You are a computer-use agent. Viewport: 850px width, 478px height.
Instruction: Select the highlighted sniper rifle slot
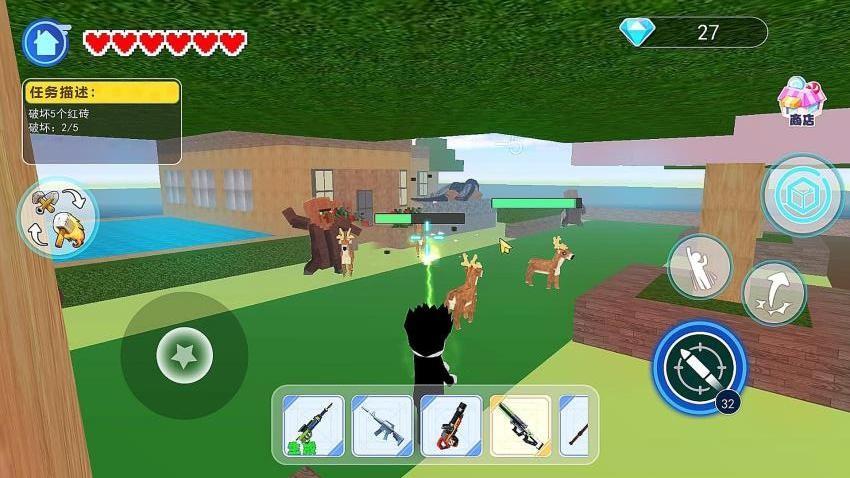coord(520,426)
